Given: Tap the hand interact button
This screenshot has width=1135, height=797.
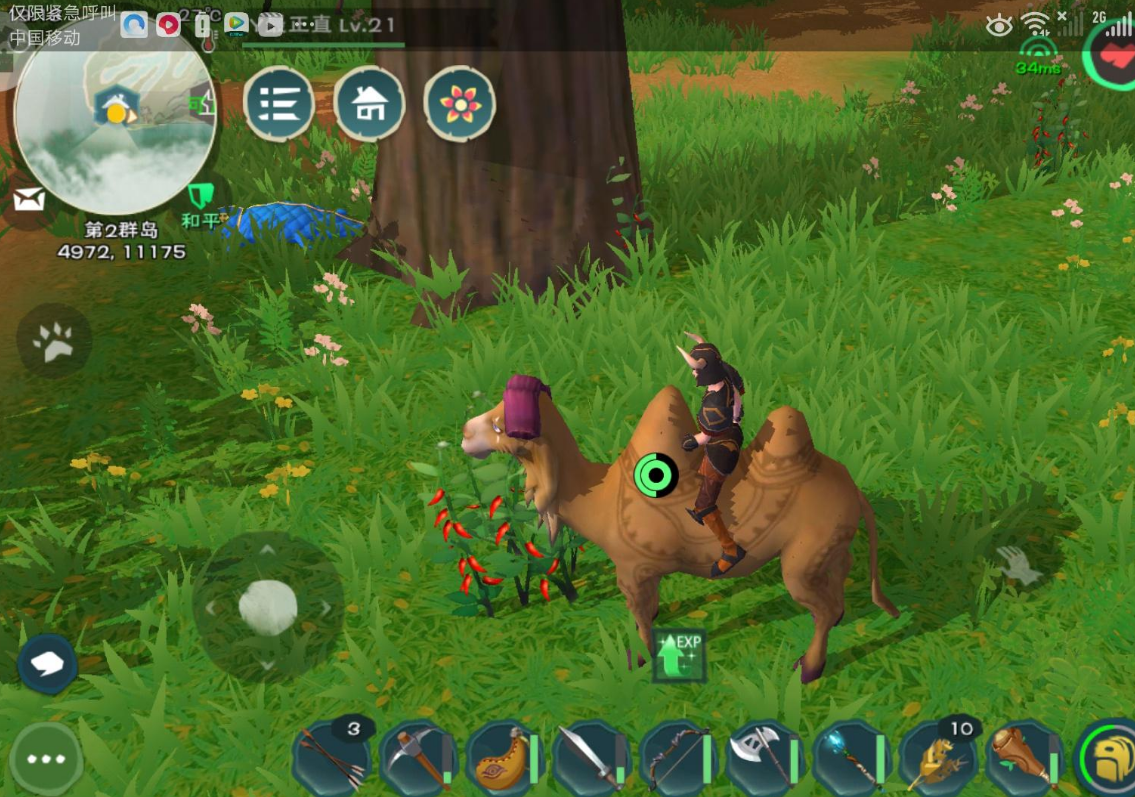Looking at the screenshot, I should (1018, 567).
